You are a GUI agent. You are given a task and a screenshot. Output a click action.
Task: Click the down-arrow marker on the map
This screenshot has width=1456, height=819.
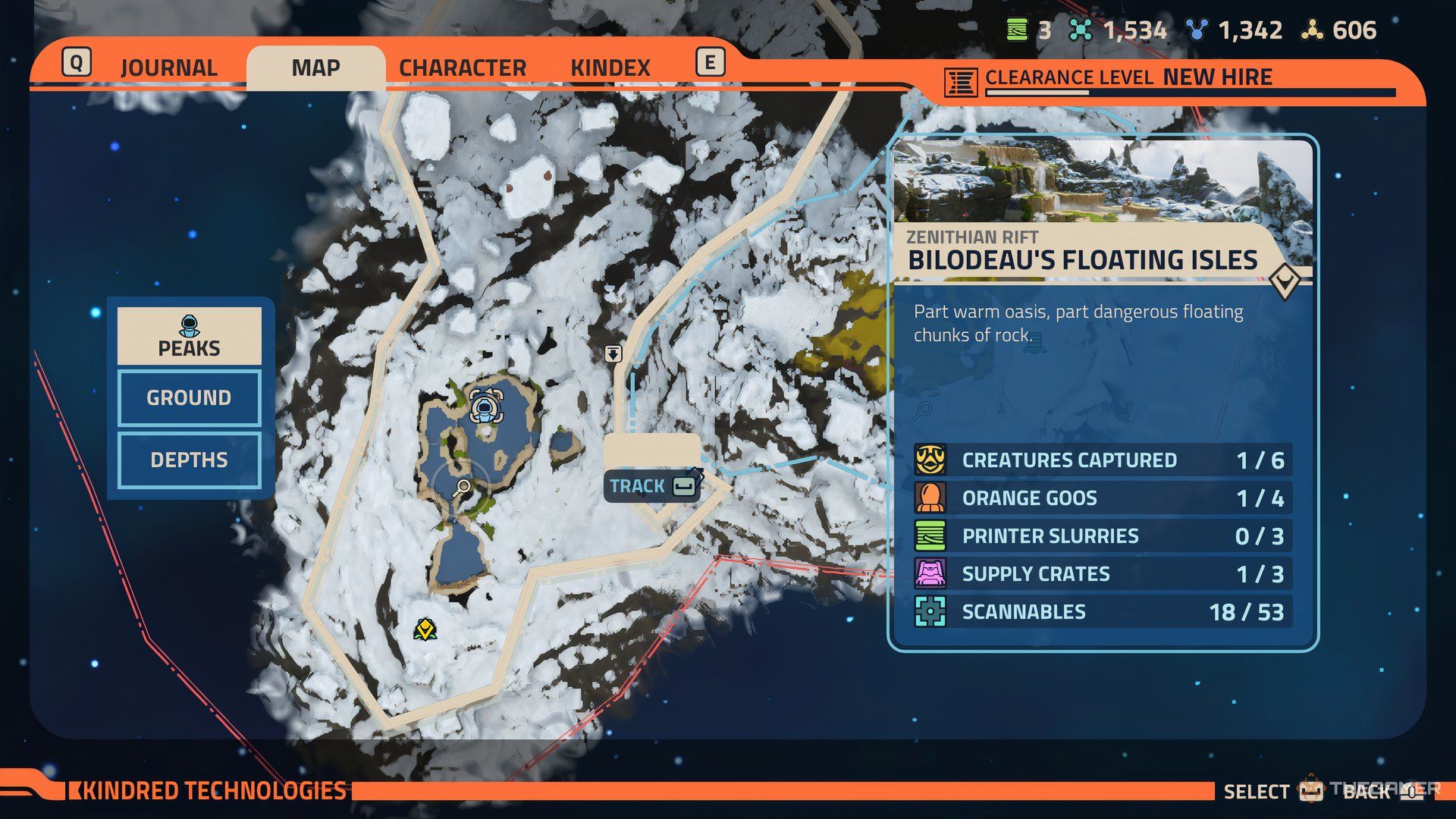(x=613, y=353)
